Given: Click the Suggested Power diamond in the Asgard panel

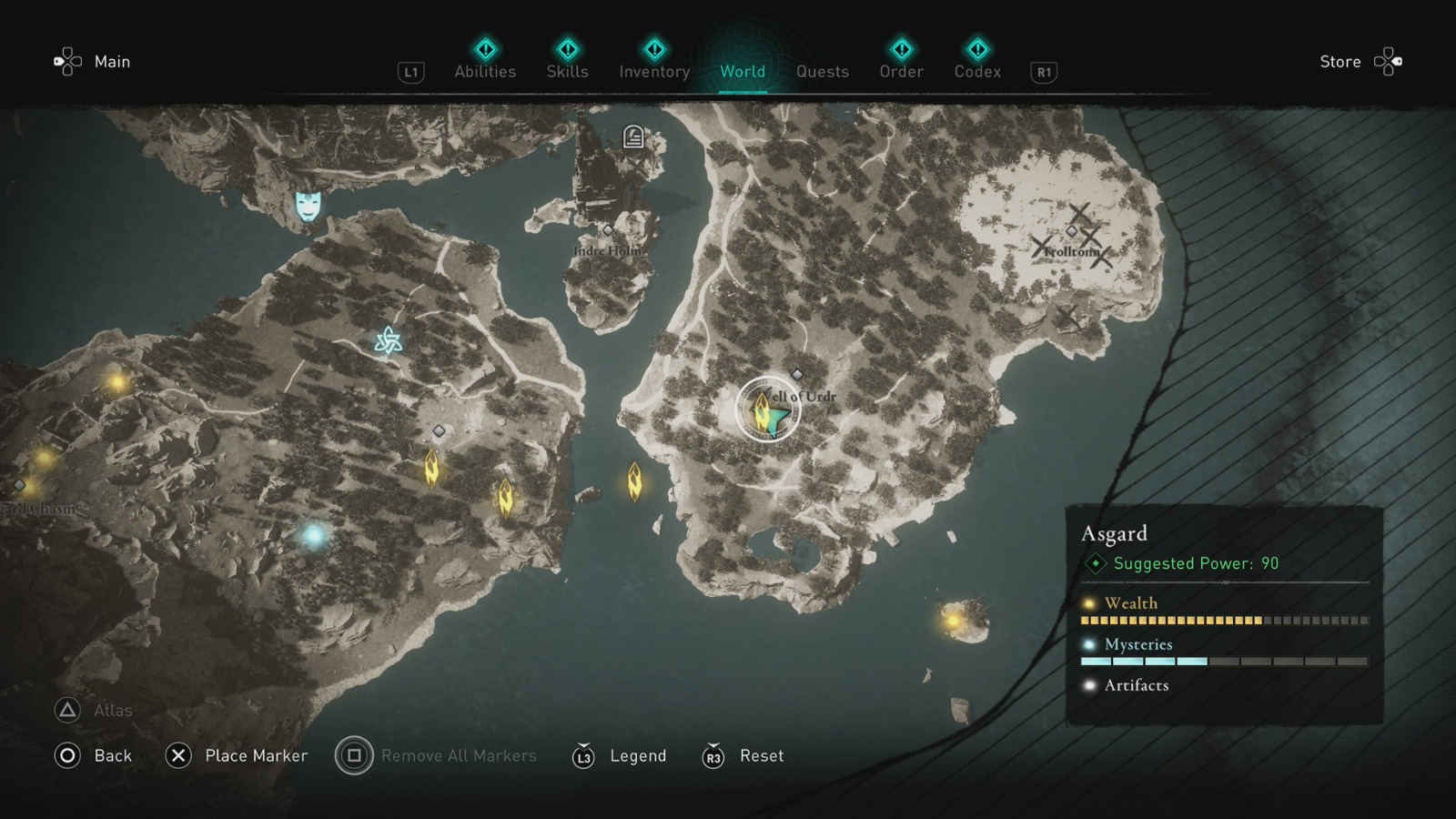Looking at the screenshot, I should pyautogui.click(x=1095, y=563).
